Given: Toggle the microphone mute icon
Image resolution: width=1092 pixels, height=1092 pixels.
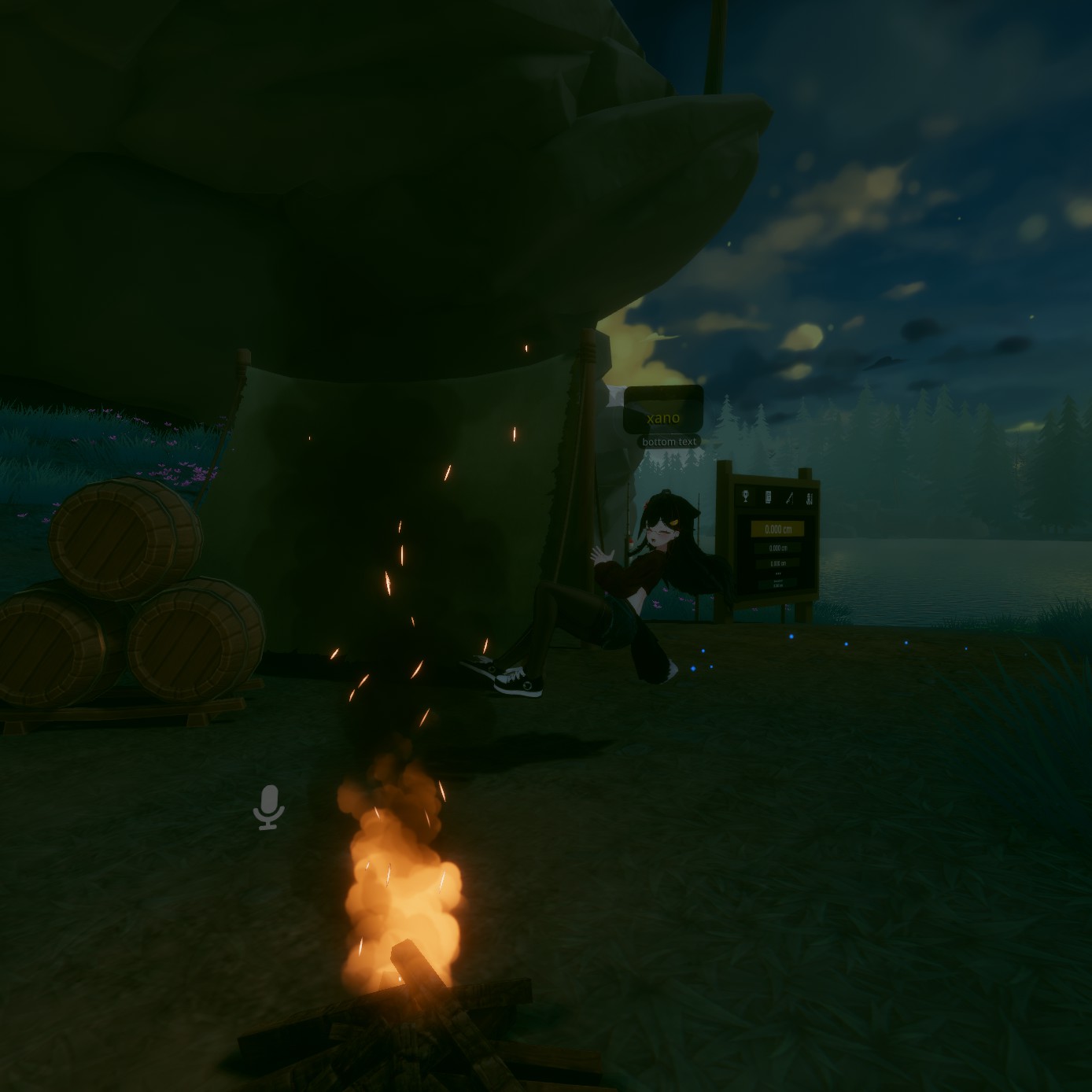Looking at the screenshot, I should point(269,806).
